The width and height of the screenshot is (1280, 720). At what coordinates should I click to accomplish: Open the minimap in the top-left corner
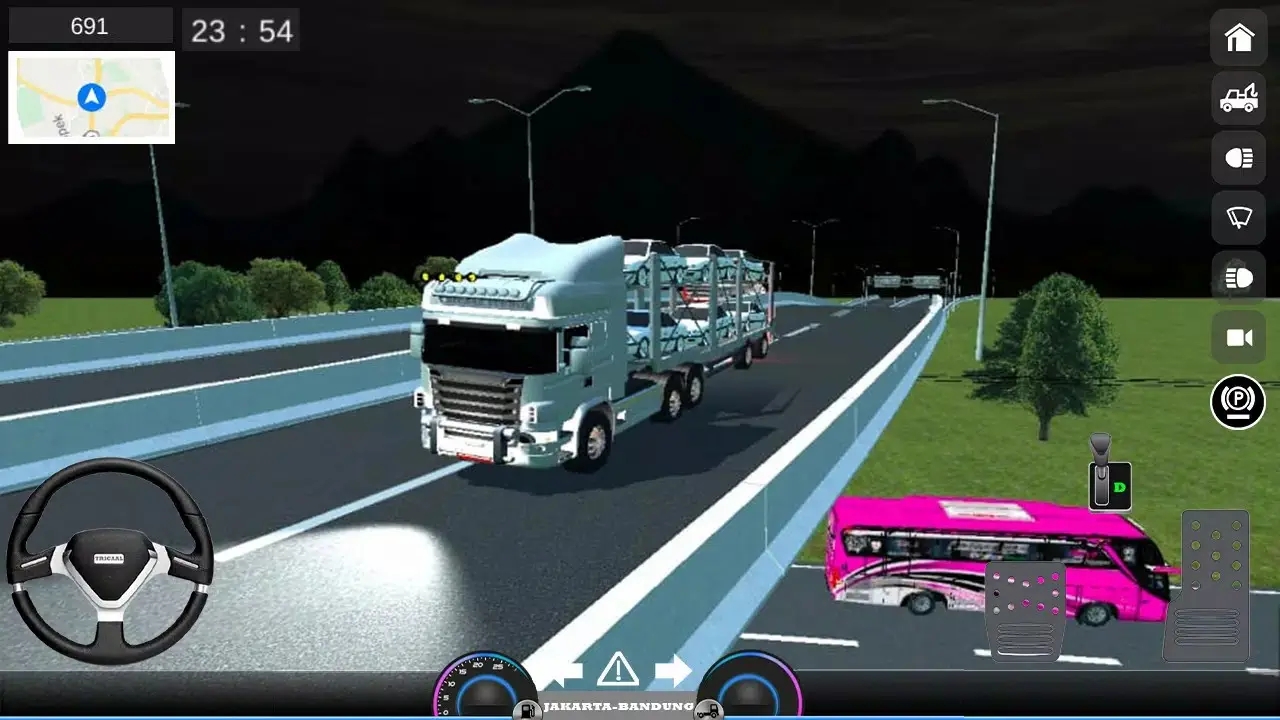tap(91, 97)
